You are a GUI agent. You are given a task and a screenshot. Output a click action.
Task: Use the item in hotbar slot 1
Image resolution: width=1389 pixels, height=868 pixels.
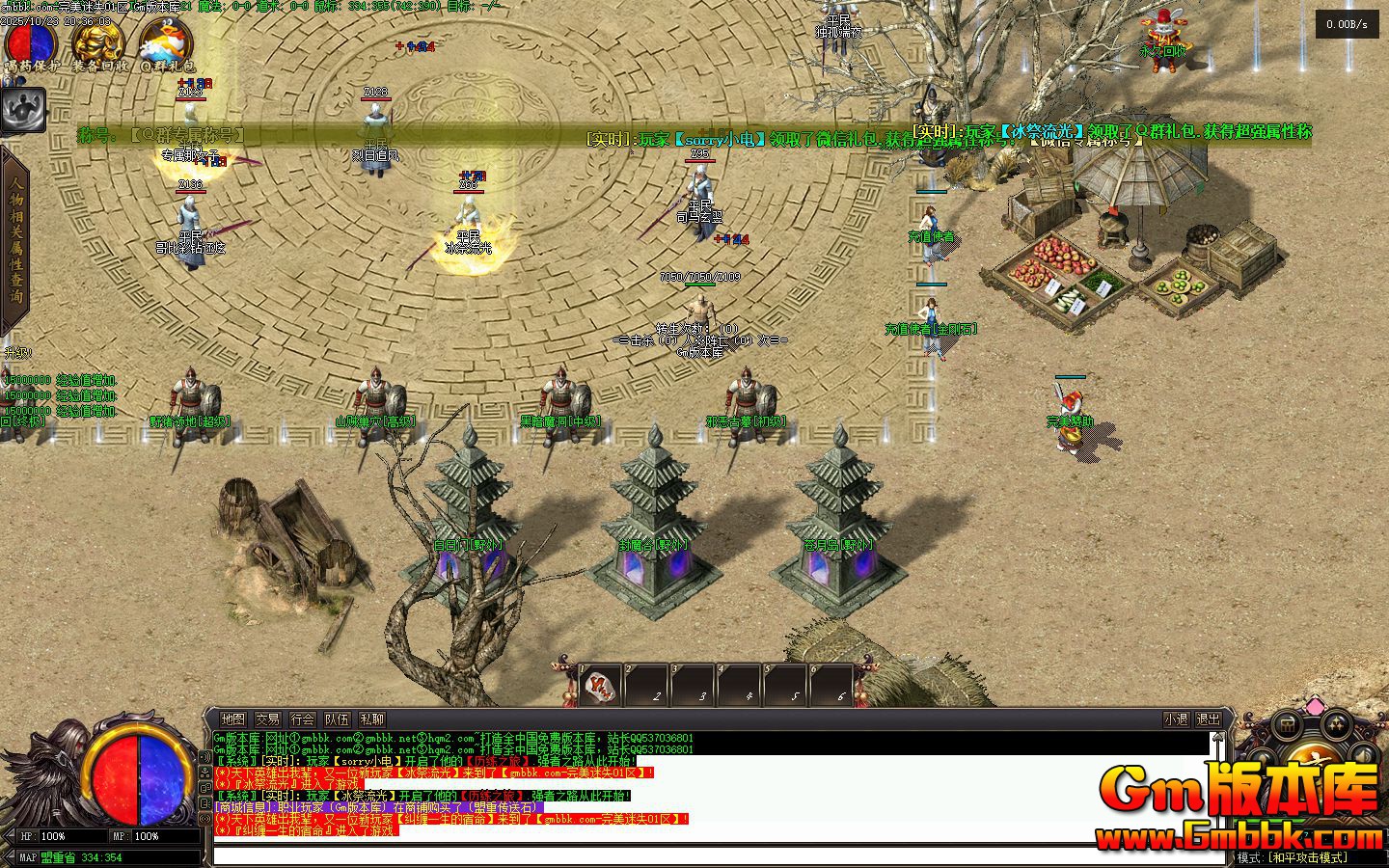pyautogui.click(x=600, y=686)
